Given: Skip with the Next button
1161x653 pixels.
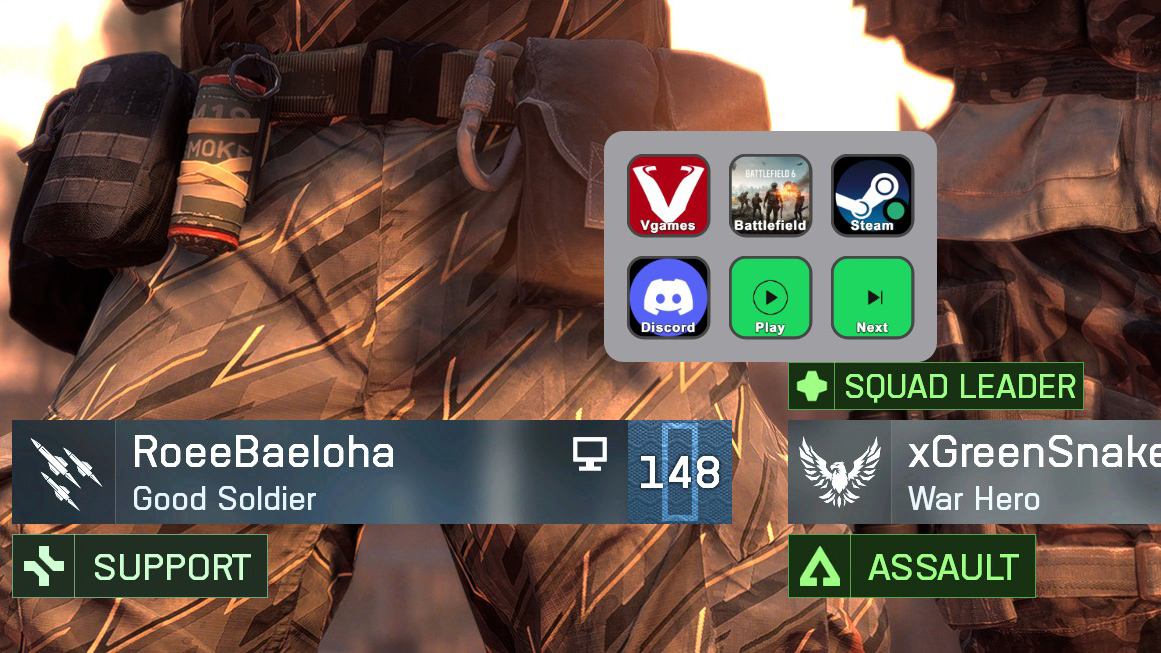Looking at the screenshot, I should pyautogui.click(x=872, y=297).
